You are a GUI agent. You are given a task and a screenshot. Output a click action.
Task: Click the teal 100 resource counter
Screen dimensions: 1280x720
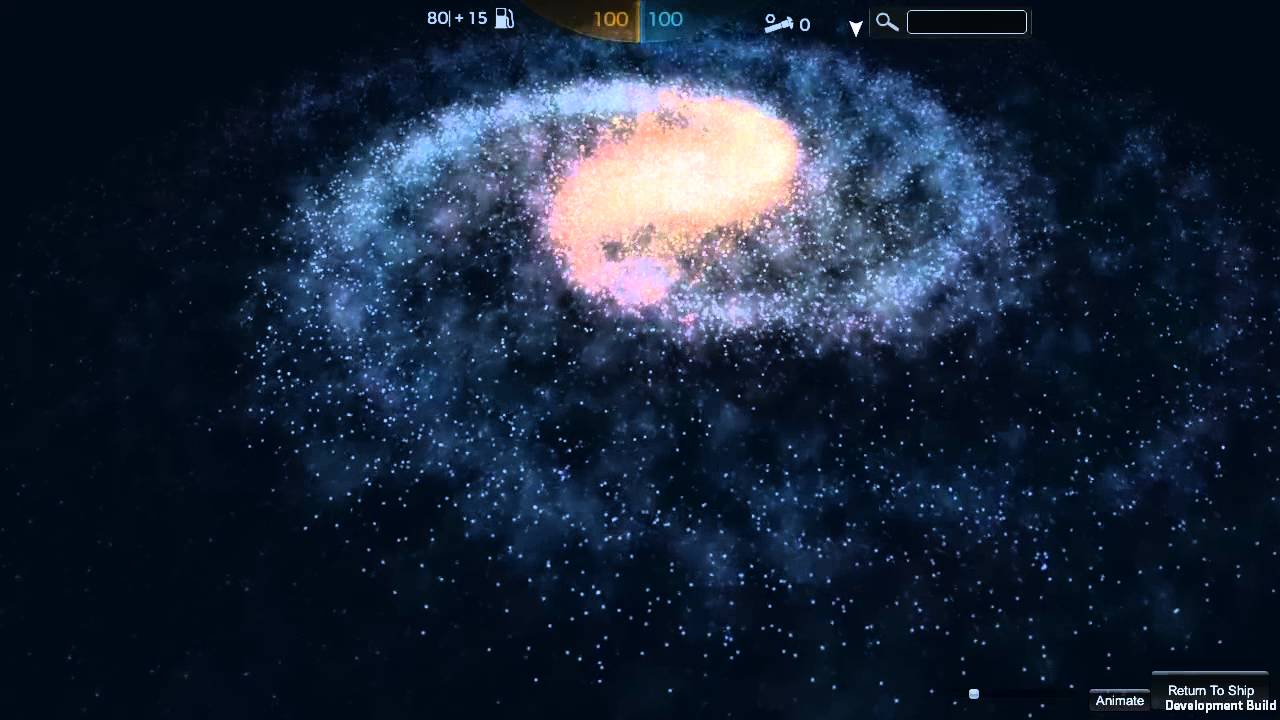point(664,19)
